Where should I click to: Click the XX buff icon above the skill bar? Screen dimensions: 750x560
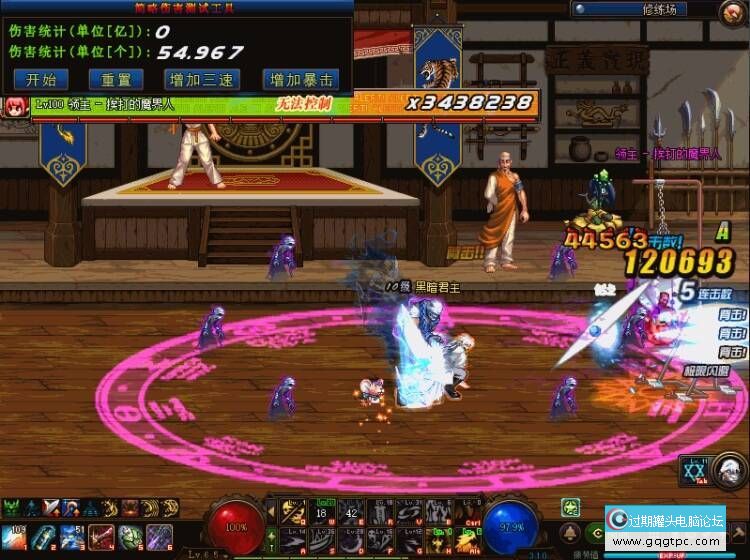tap(694, 471)
